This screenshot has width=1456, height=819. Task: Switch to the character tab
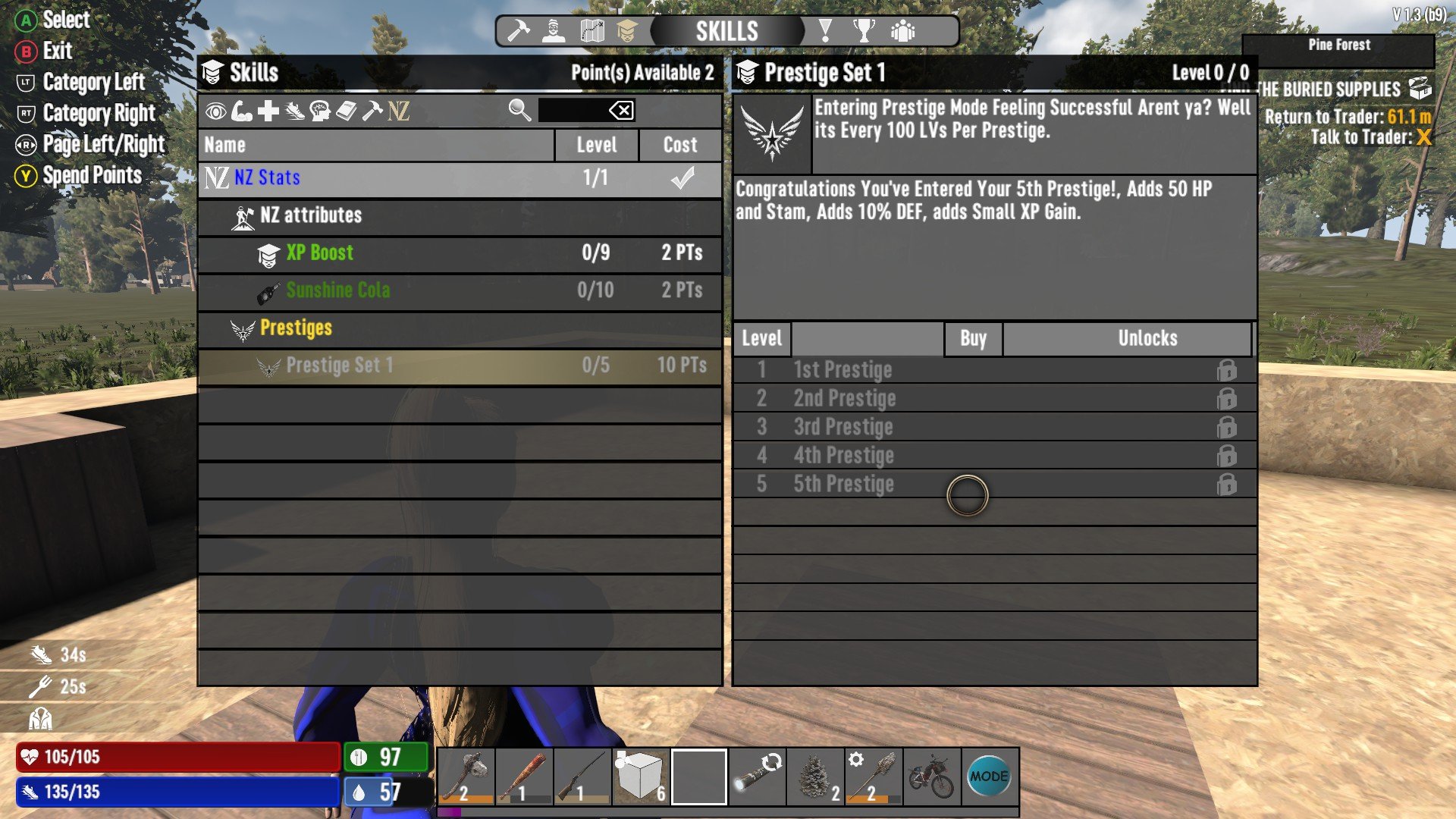pyautogui.click(x=554, y=31)
